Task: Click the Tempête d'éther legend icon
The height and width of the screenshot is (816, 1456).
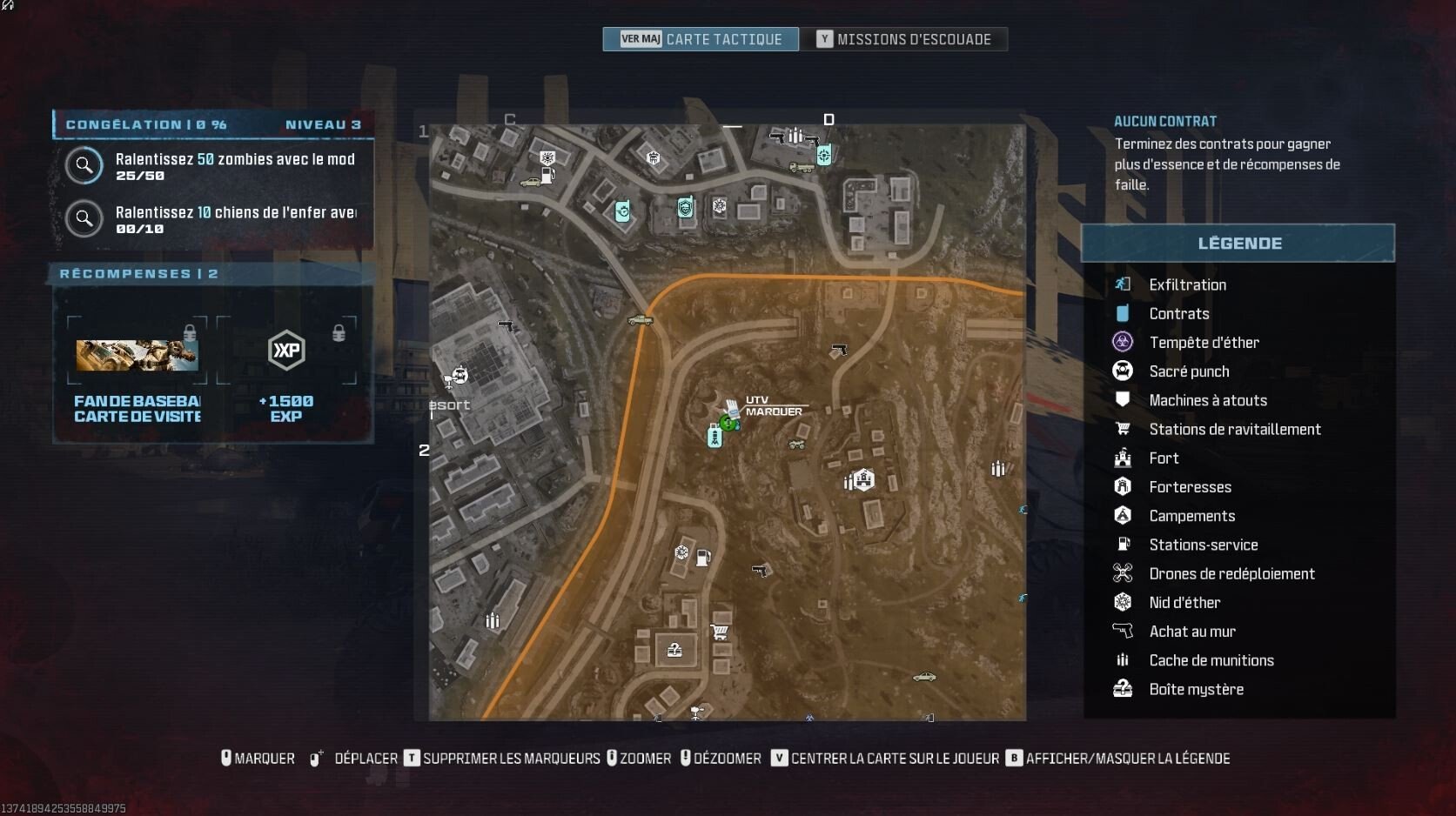Action: [x=1122, y=341]
